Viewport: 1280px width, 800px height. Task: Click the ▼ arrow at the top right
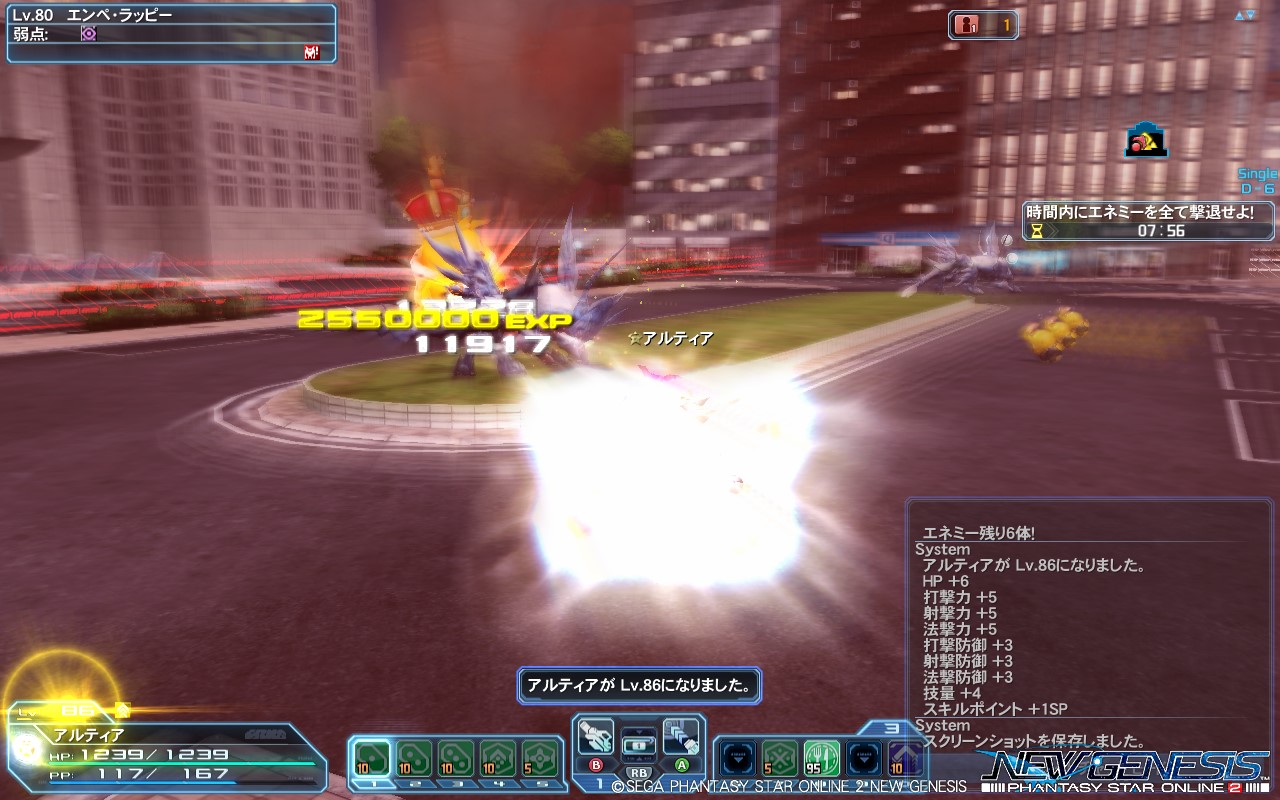click(1250, 15)
